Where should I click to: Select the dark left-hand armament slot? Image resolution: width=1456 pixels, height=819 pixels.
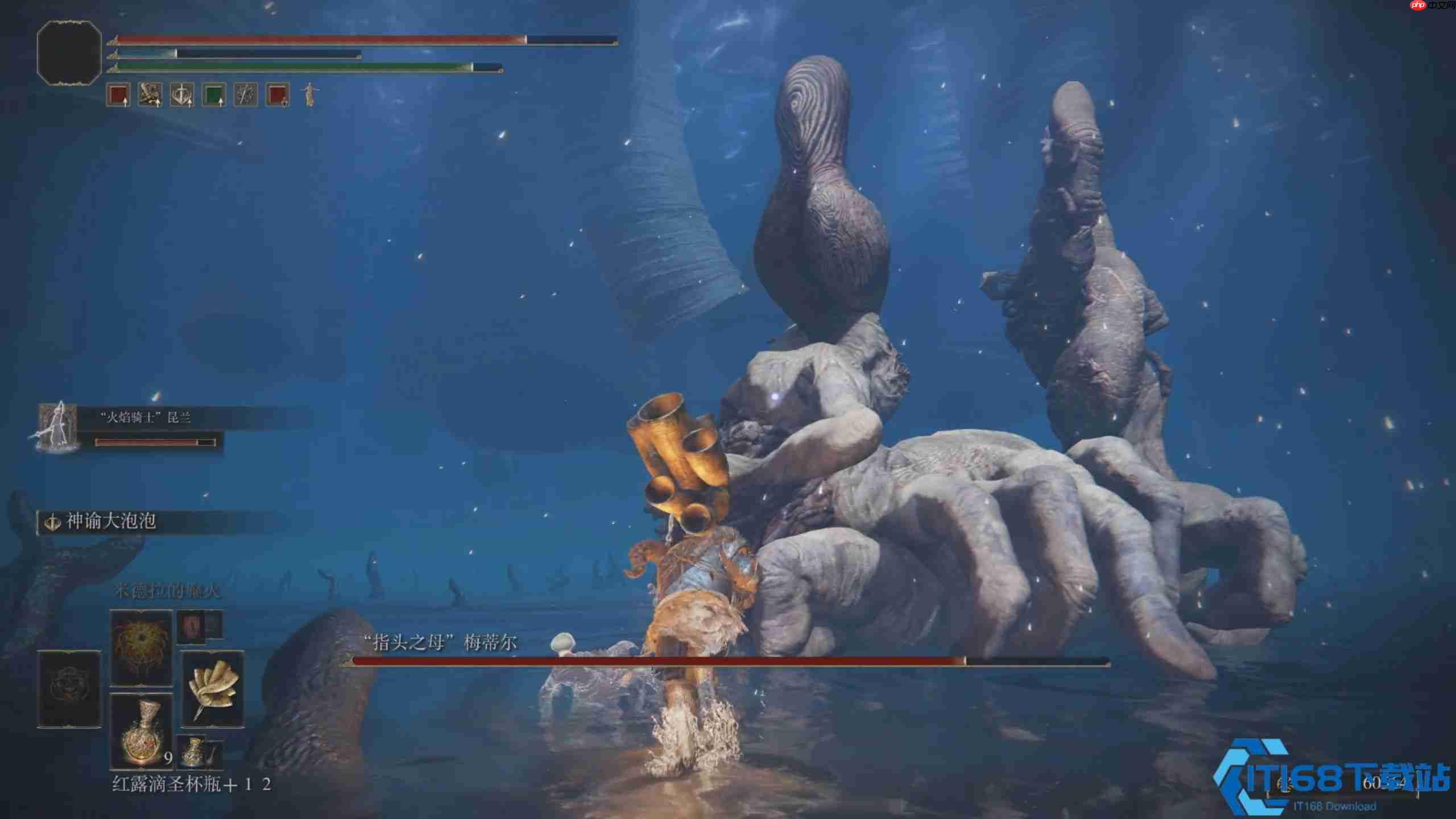69,689
